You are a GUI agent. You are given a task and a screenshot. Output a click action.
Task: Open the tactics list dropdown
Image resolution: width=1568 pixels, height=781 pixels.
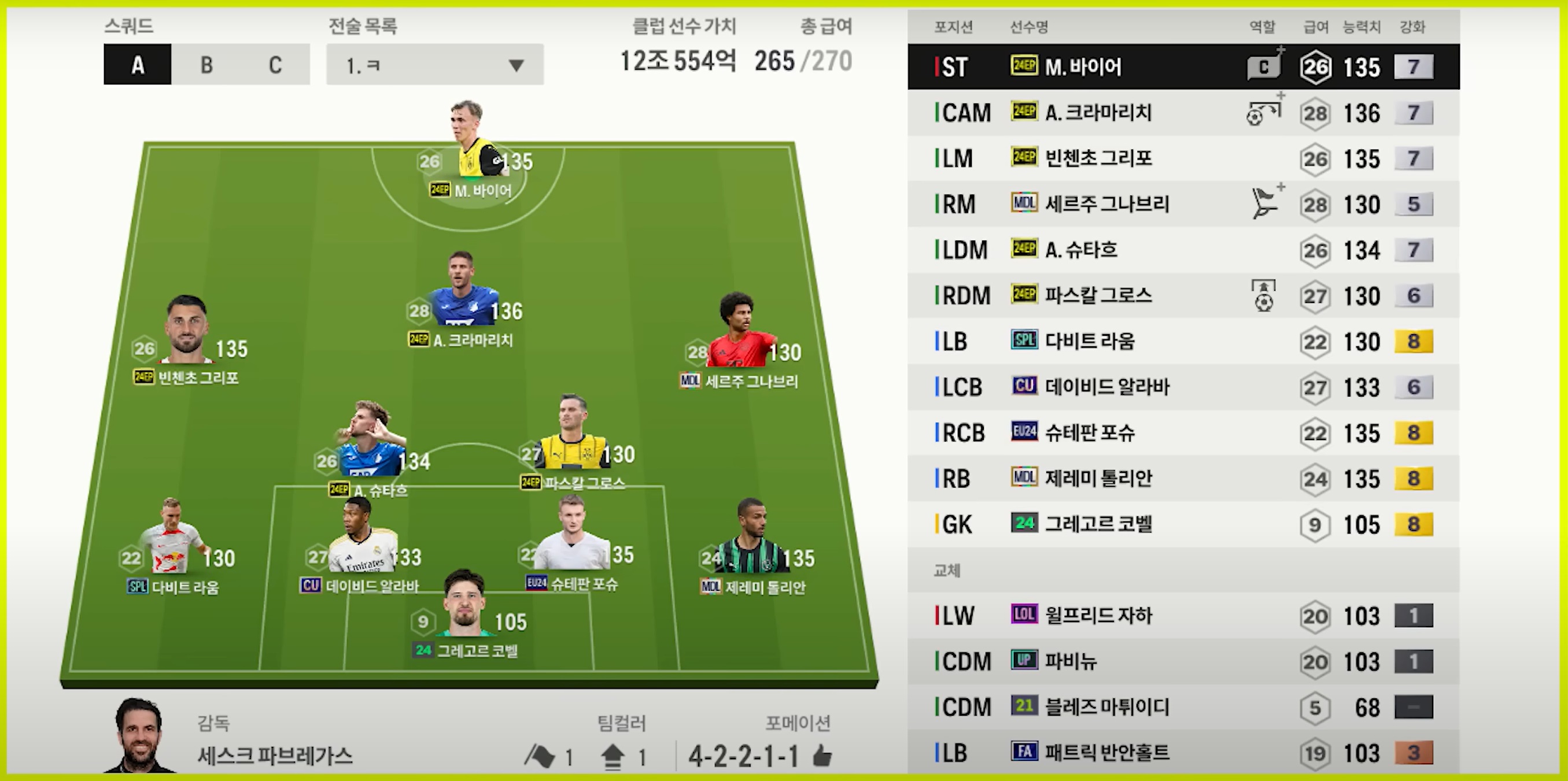point(434,65)
